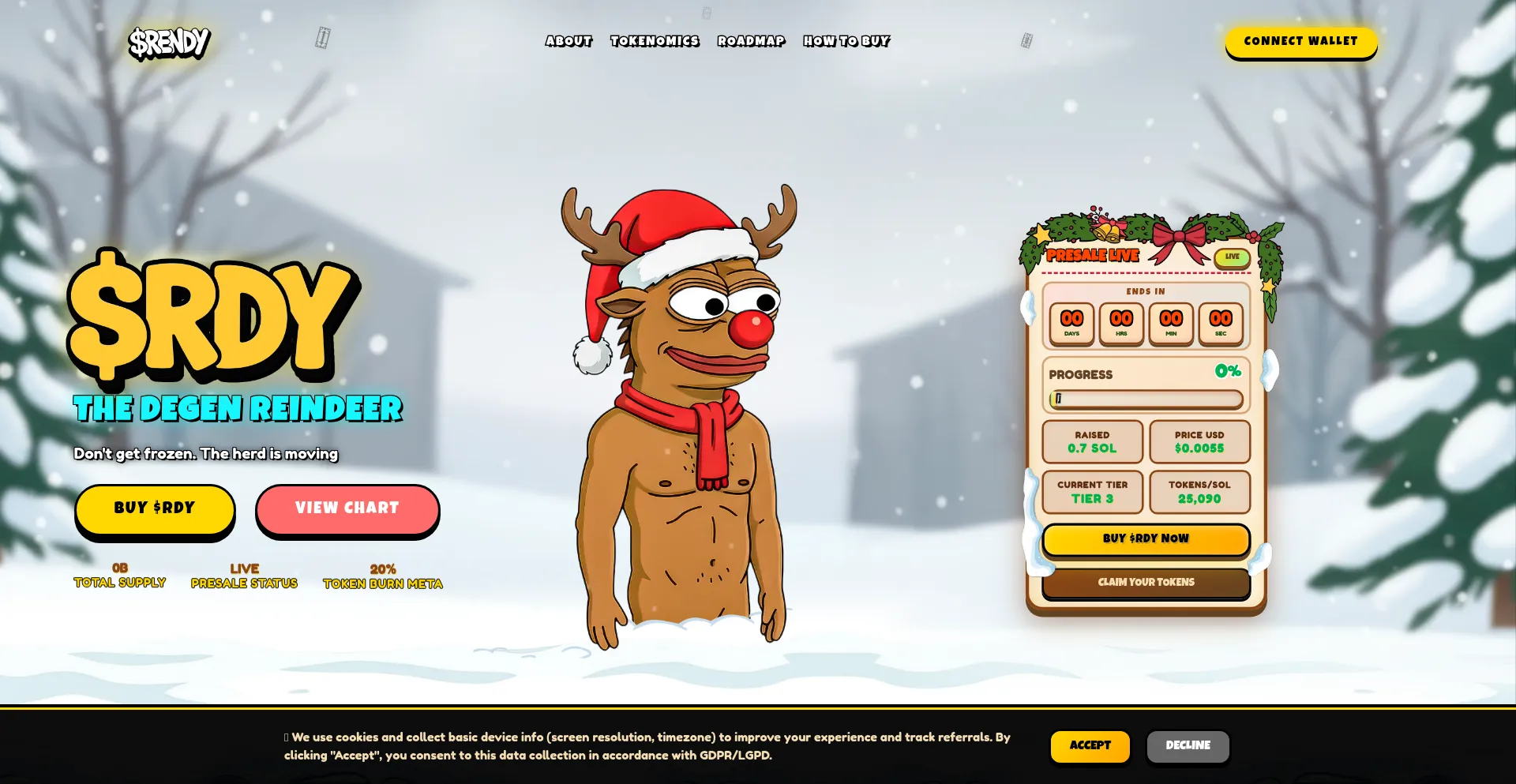Show the Roadmap page
1516x784 pixels.
point(751,41)
